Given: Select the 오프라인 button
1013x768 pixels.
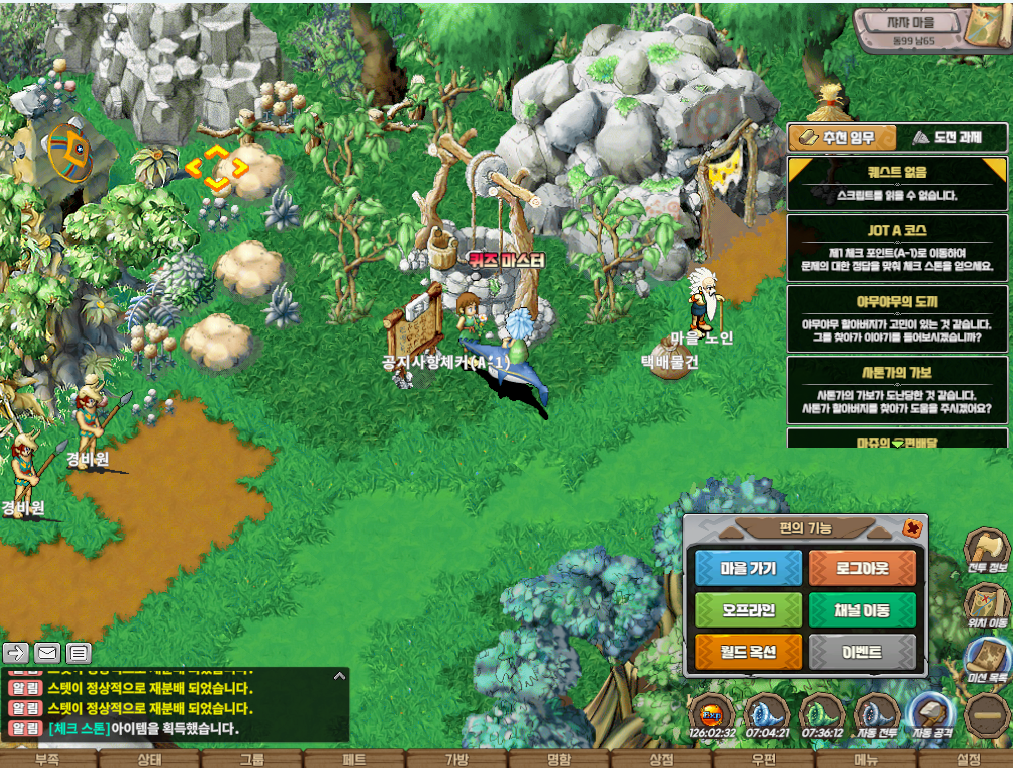Looking at the screenshot, I should click(749, 610).
